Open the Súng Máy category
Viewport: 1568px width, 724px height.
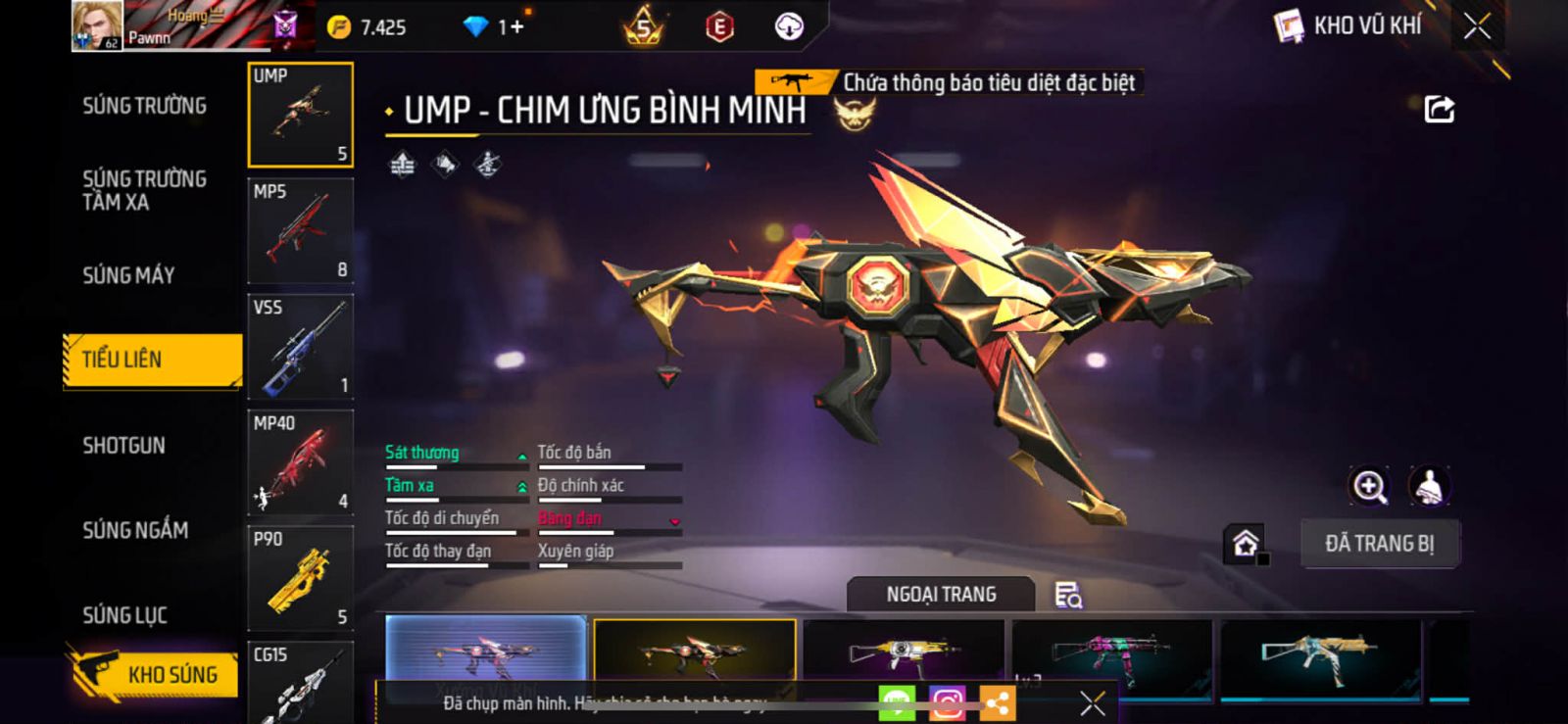click(x=128, y=275)
